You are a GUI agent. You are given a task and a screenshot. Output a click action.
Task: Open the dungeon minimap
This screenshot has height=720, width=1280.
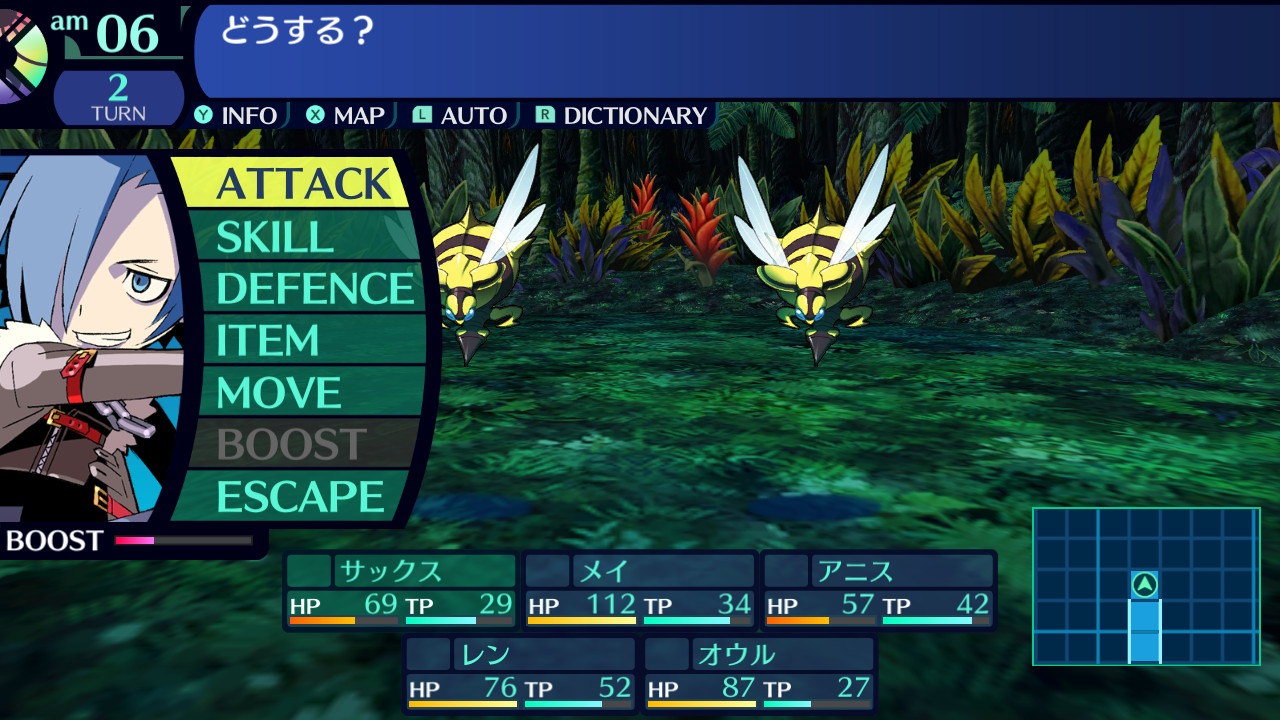(1146, 586)
